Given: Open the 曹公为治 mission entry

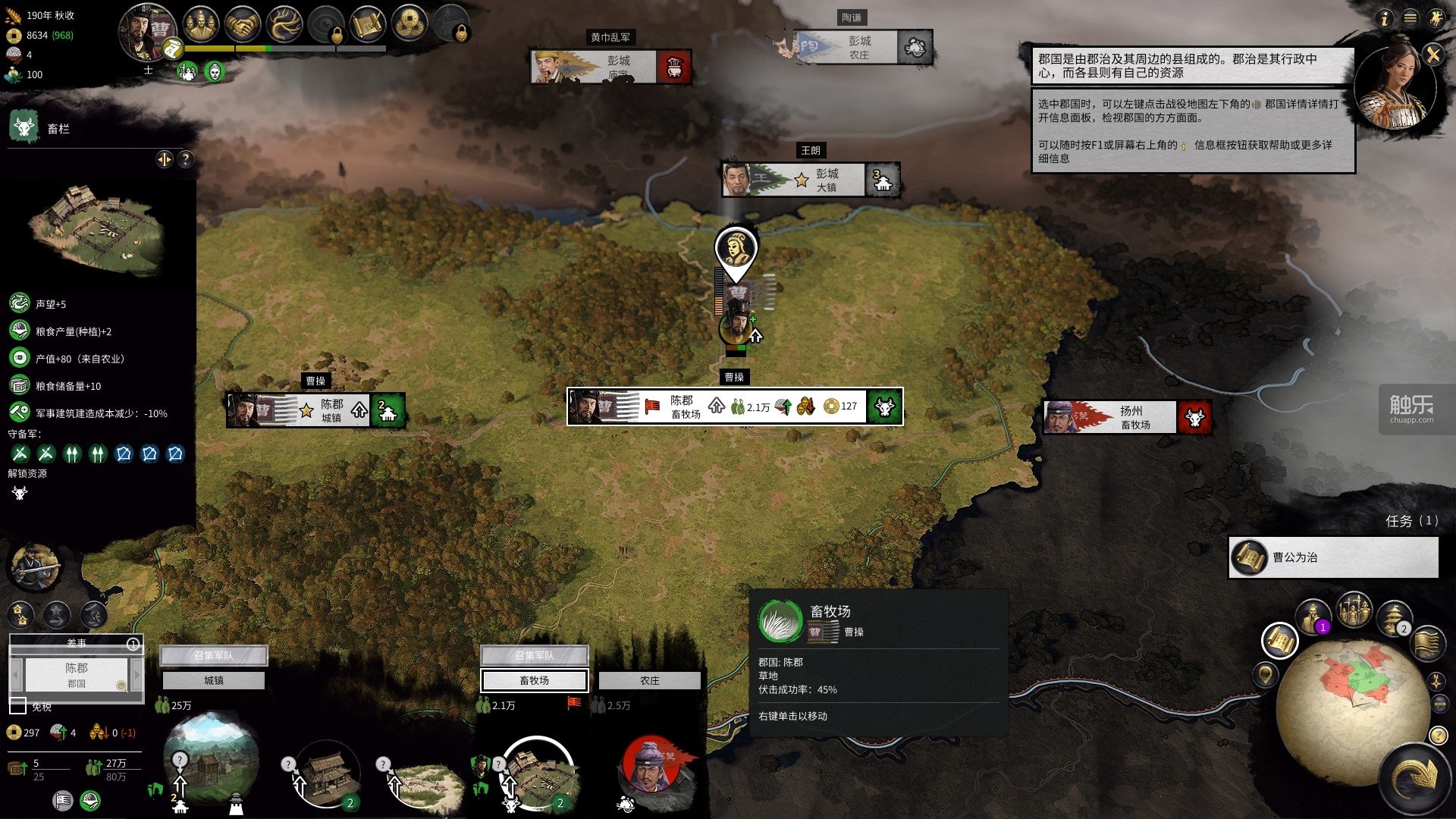Looking at the screenshot, I should tap(1333, 557).
